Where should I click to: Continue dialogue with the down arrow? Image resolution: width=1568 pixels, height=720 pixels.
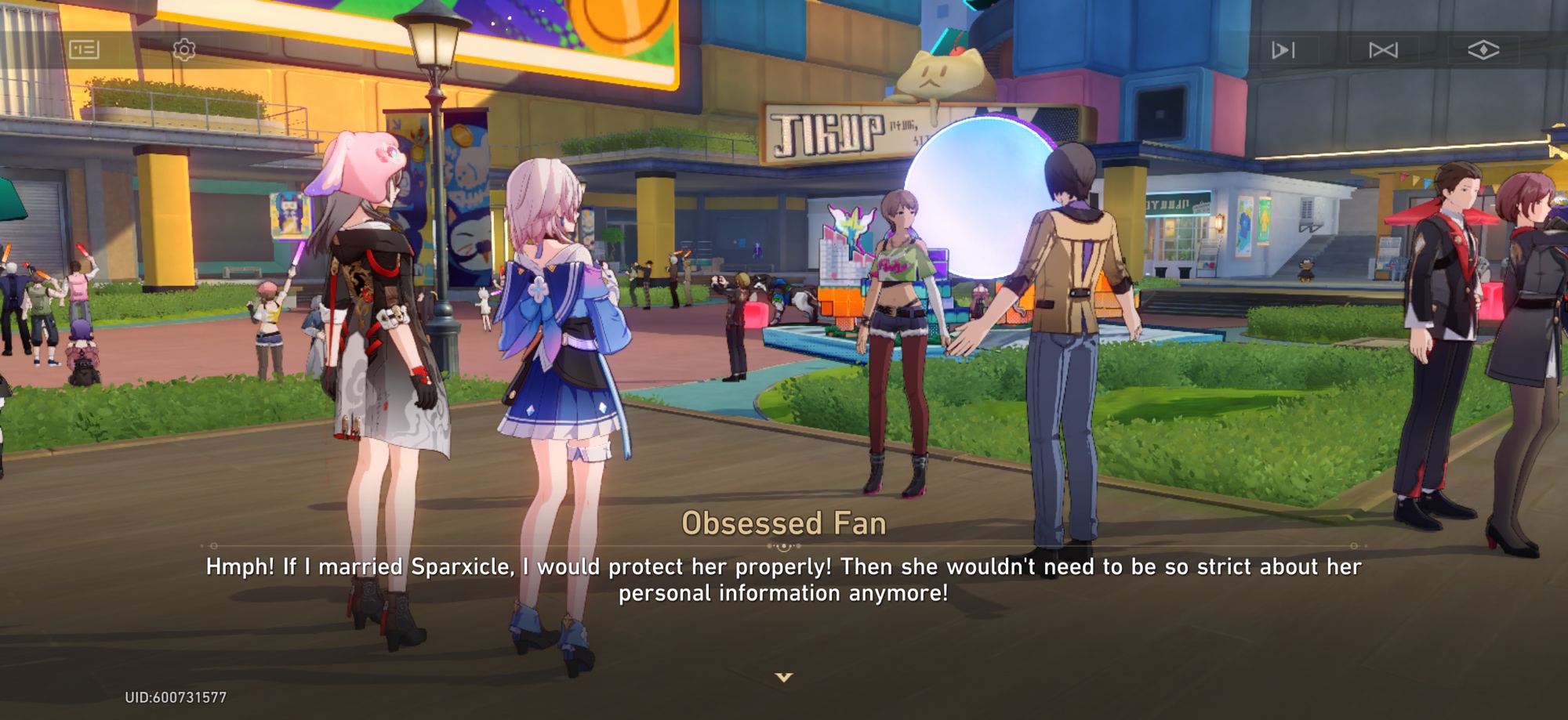point(784,677)
